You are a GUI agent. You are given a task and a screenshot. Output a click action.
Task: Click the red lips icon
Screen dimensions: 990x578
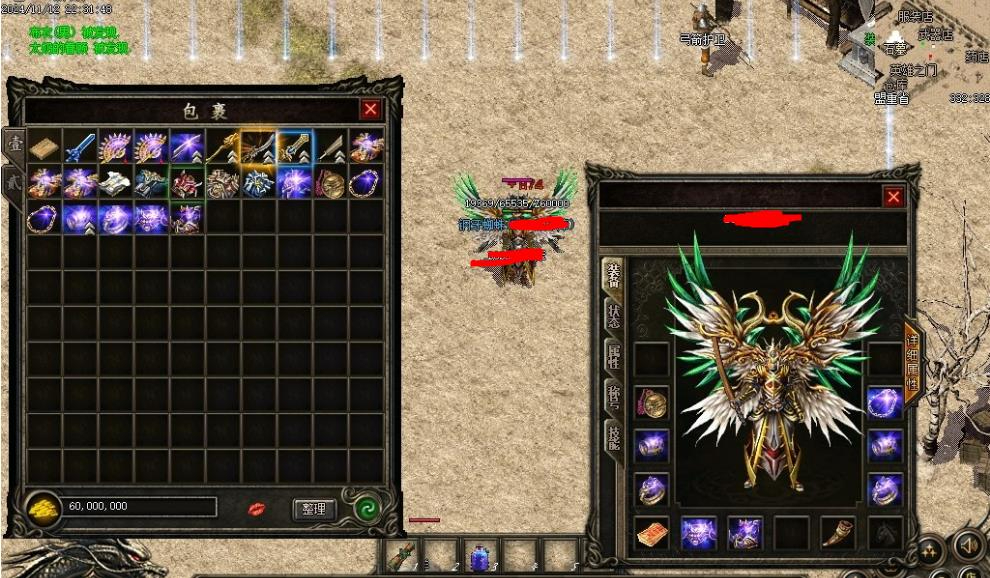tap(257, 510)
